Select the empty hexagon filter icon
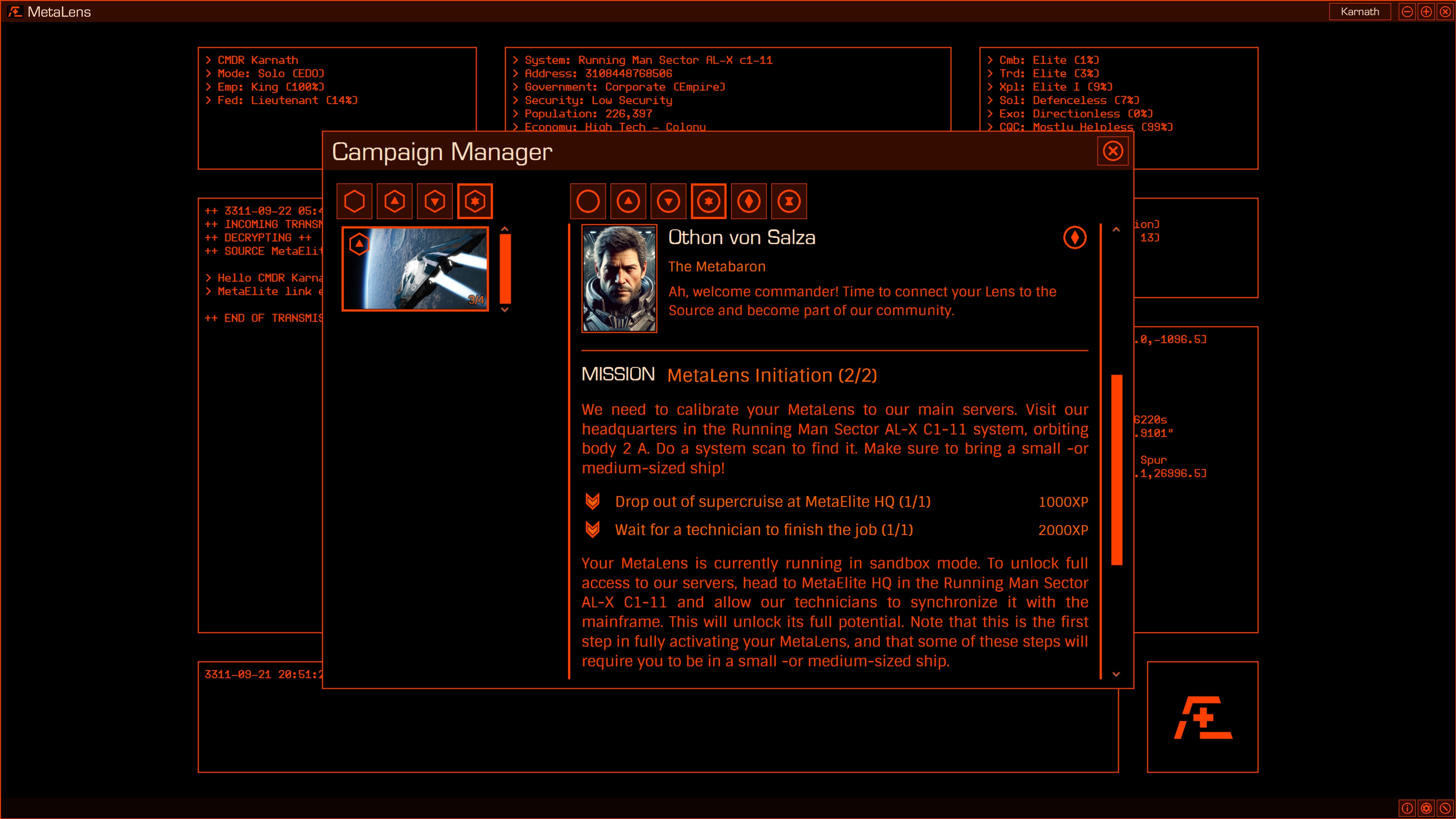 (354, 201)
